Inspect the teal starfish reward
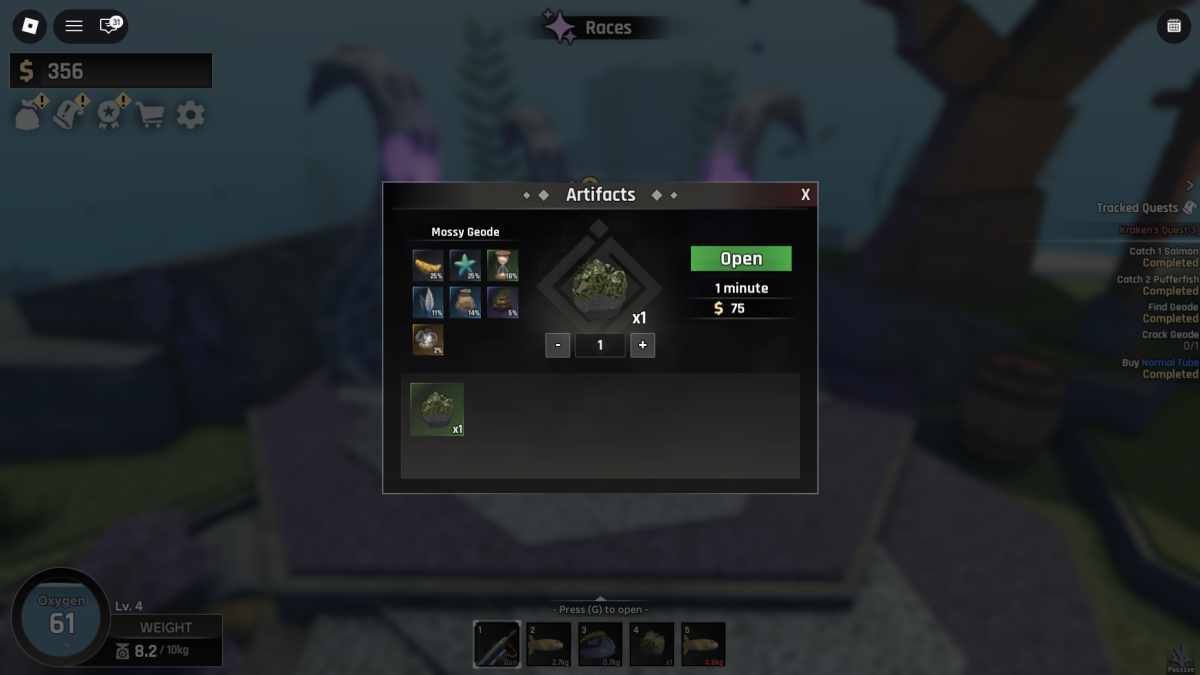Image resolution: width=1200 pixels, height=675 pixels. (465, 265)
